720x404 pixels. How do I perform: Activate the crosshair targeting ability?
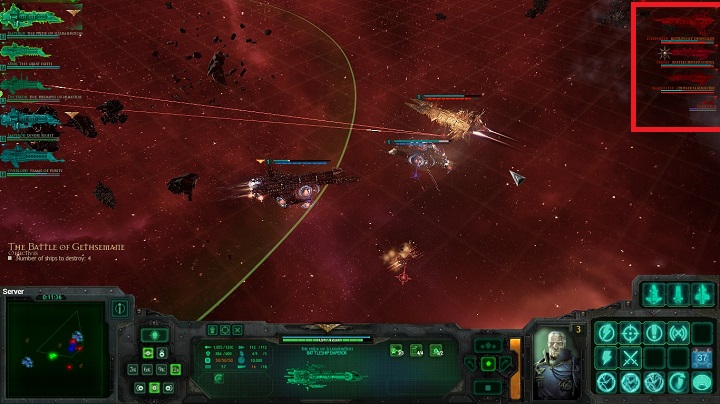pyautogui.click(x=630, y=333)
